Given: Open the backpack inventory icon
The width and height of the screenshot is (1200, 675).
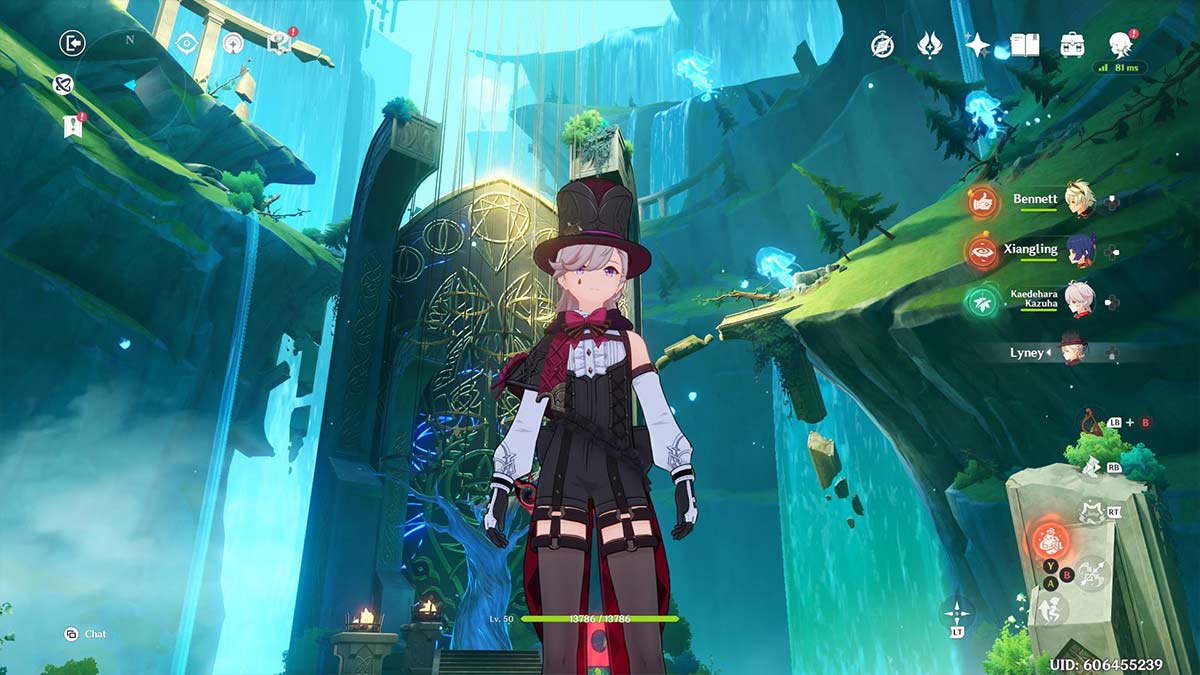Looking at the screenshot, I should 1073,45.
